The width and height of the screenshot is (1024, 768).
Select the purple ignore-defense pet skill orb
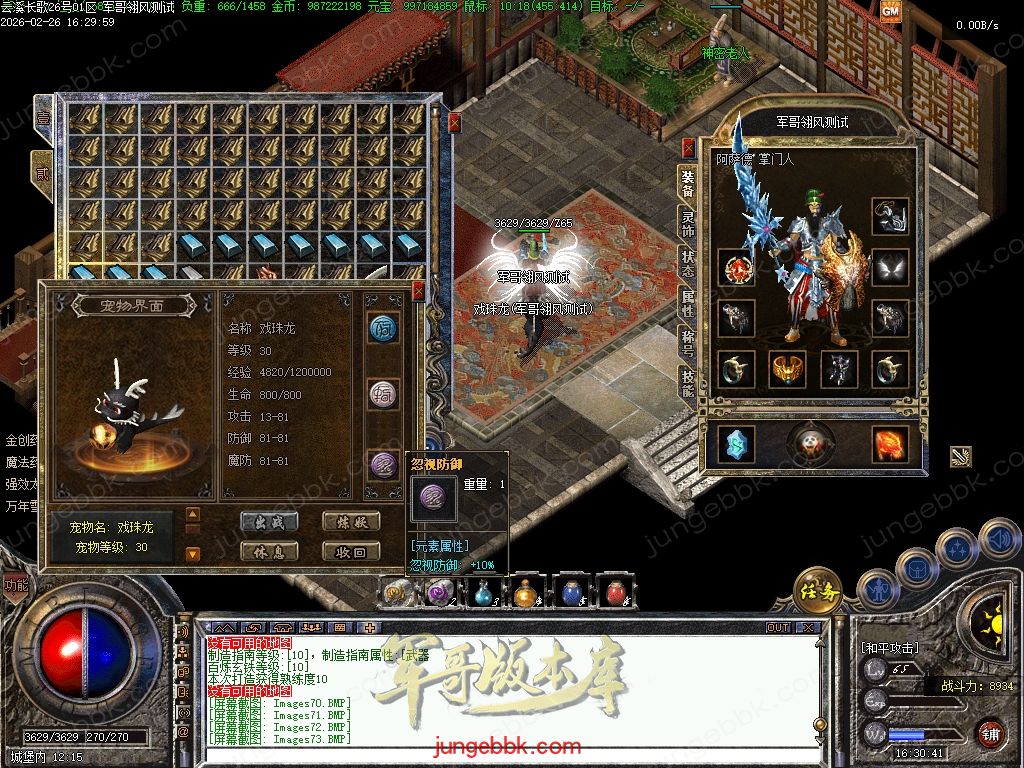tap(383, 464)
